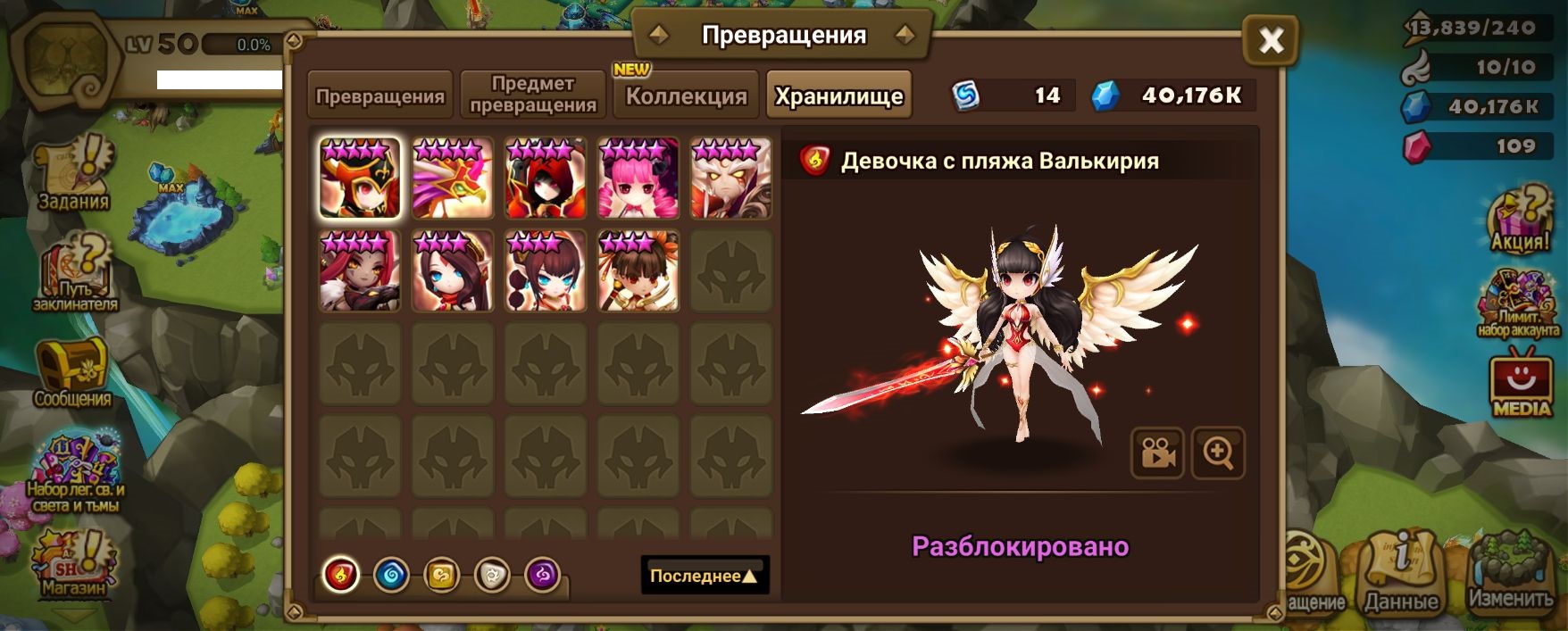Play the transmog preview video camera
The image size is (1568, 631).
tap(1157, 453)
